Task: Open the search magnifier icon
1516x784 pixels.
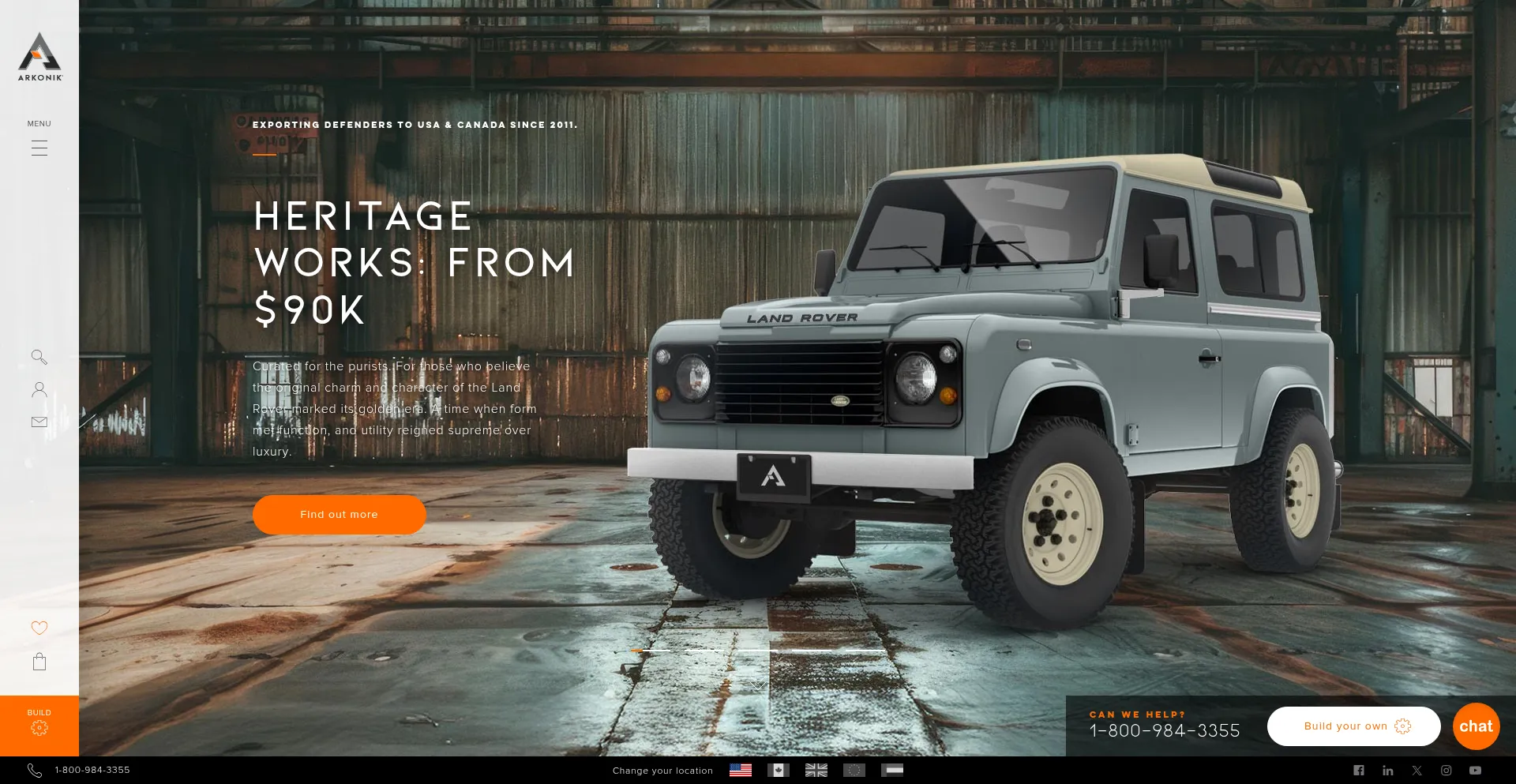Action: (39, 357)
